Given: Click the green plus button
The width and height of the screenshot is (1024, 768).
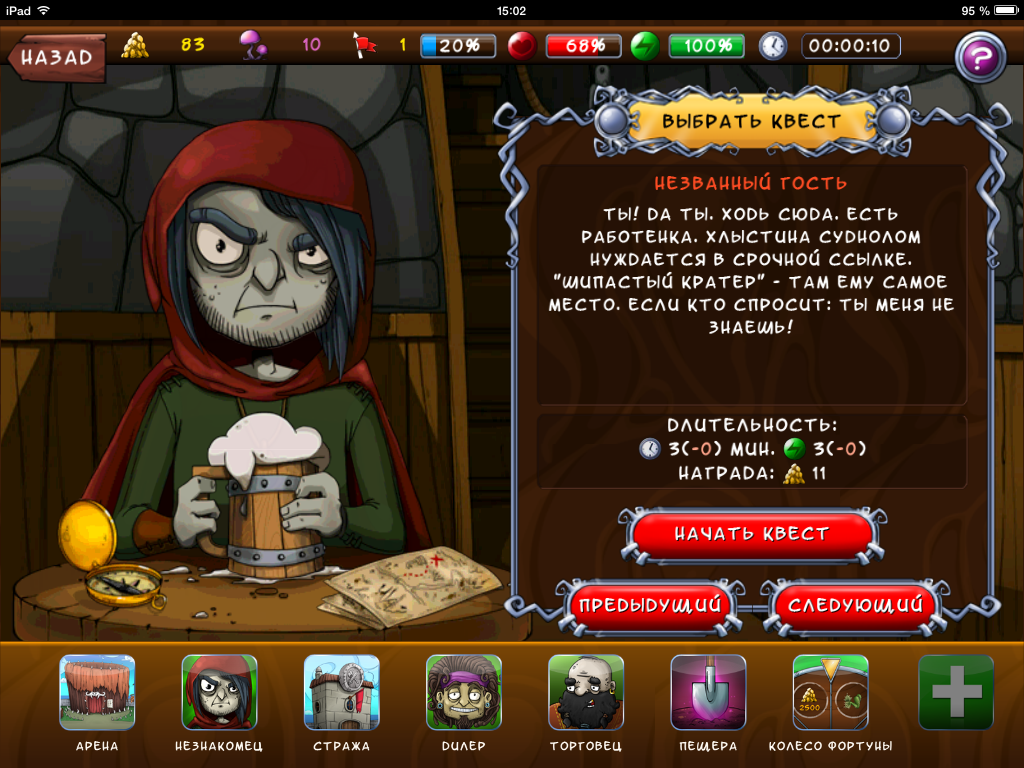Looking at the screenshot, I should pos(956,693).
